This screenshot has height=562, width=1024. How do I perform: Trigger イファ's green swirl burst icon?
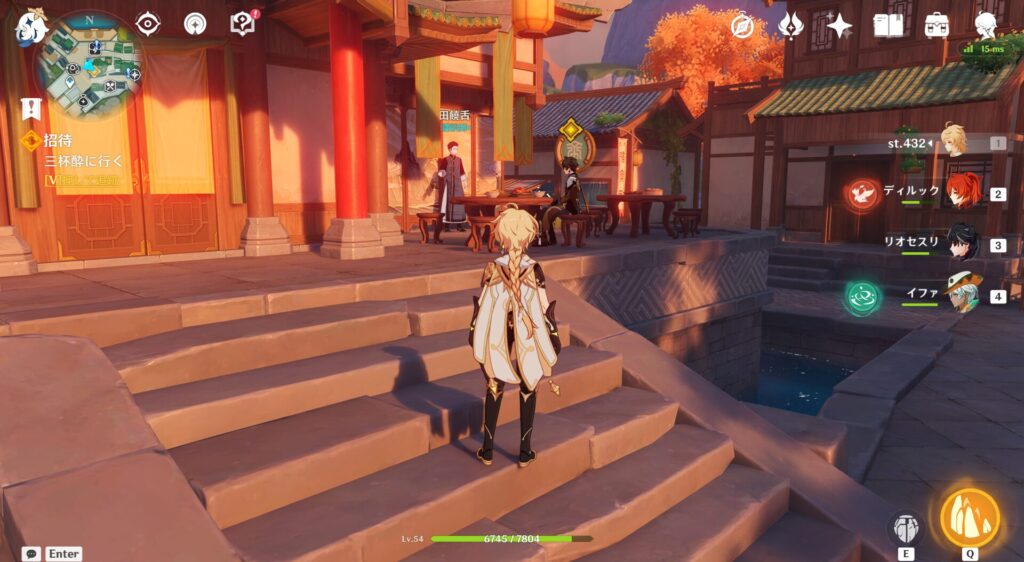[861, 297]
